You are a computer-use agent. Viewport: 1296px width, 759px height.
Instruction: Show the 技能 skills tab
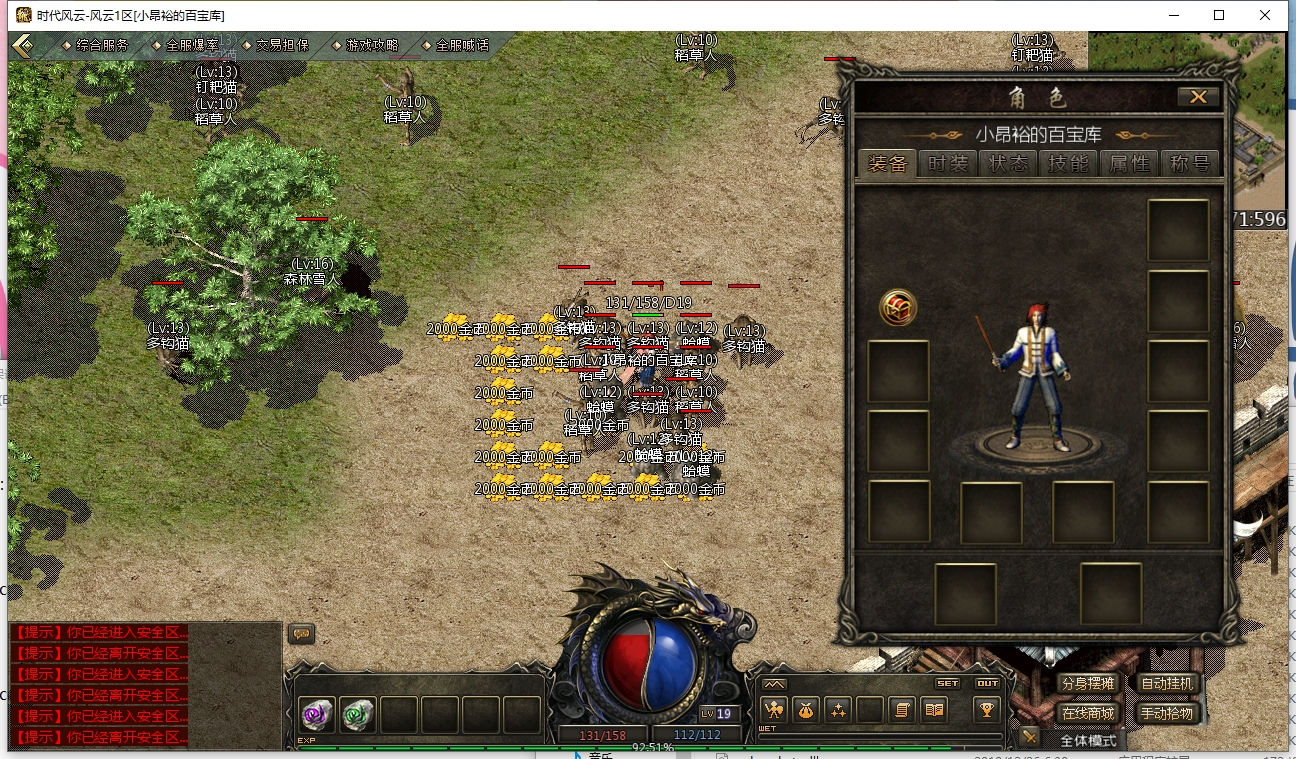(x=1069, y=164)
